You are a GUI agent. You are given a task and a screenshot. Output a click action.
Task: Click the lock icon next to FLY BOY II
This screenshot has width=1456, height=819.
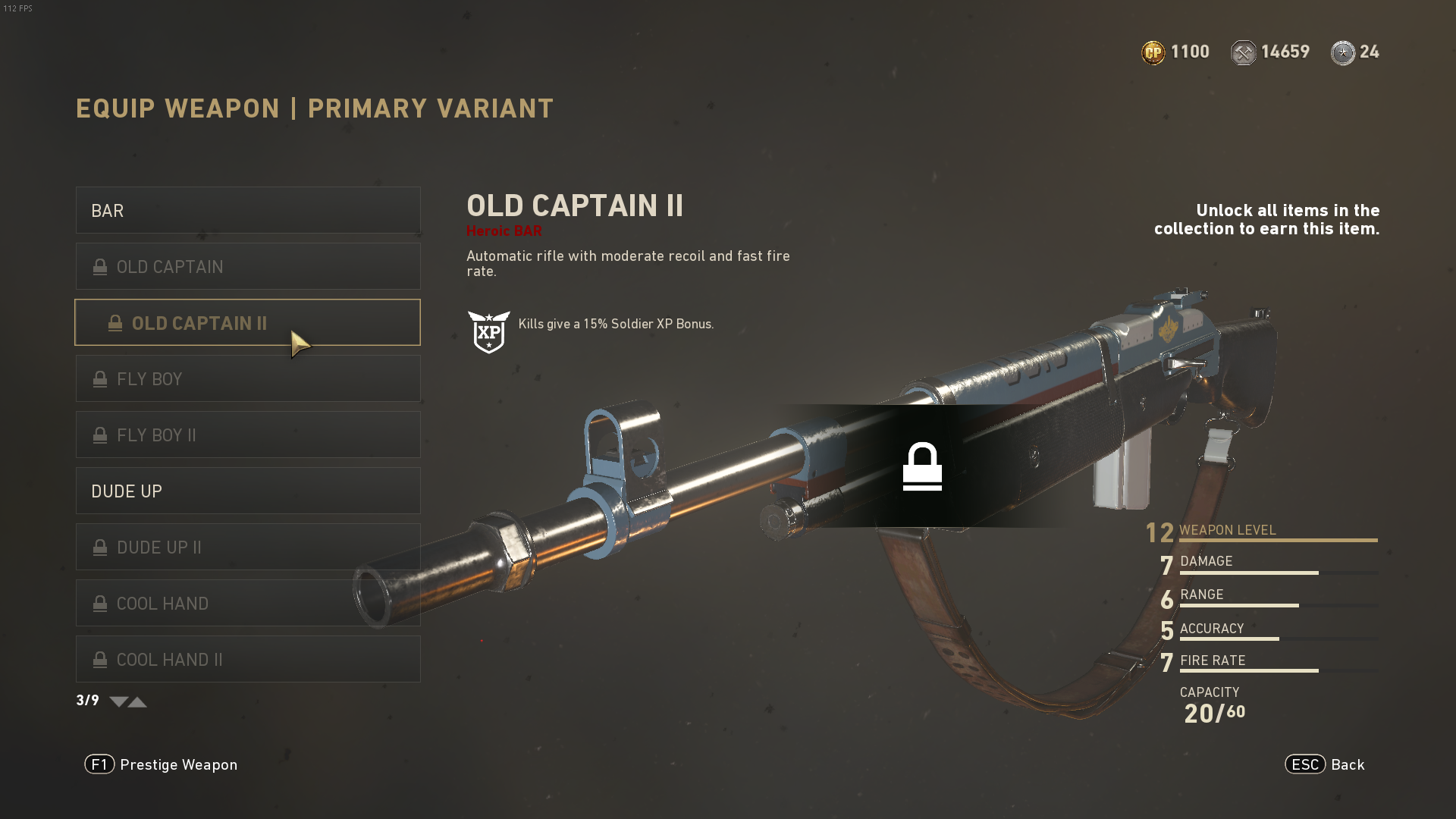pyautogui.click(x=99, y=435)
